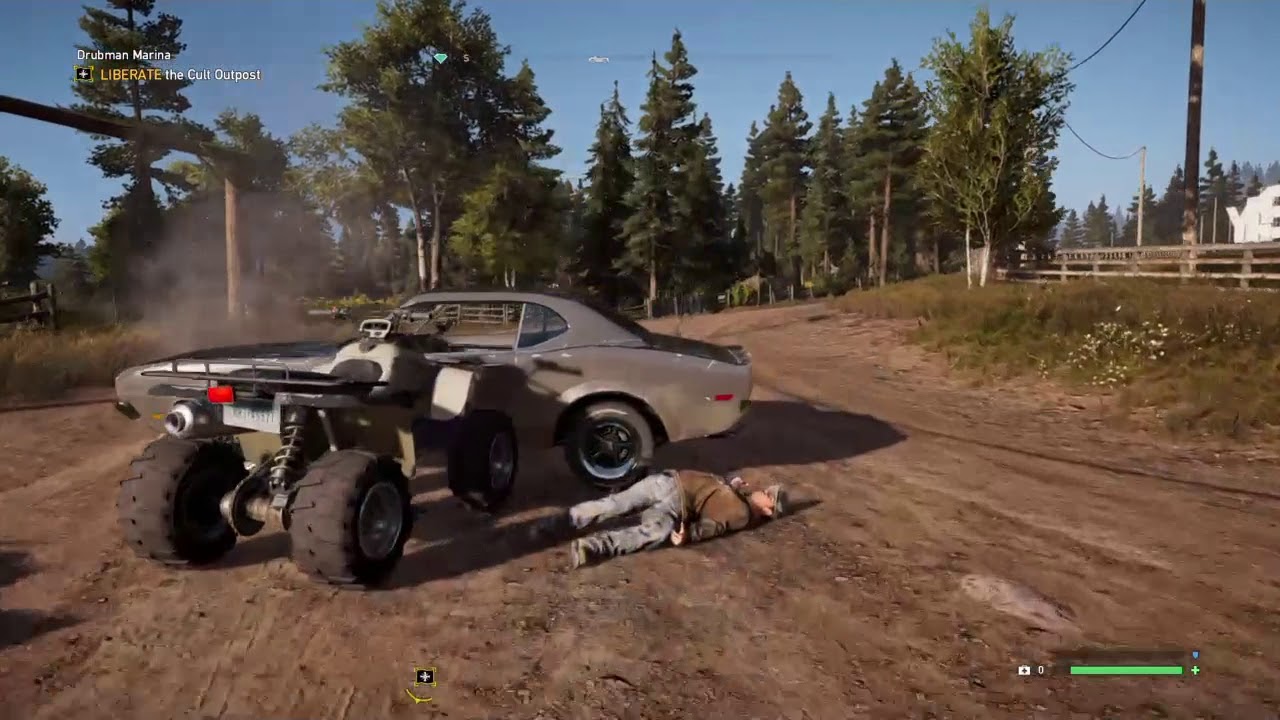Image resolution: width=1280 pixels, height=720 pixels.
Task: Click the medkit count showing 0
Action: click(x=1041, y=670)
